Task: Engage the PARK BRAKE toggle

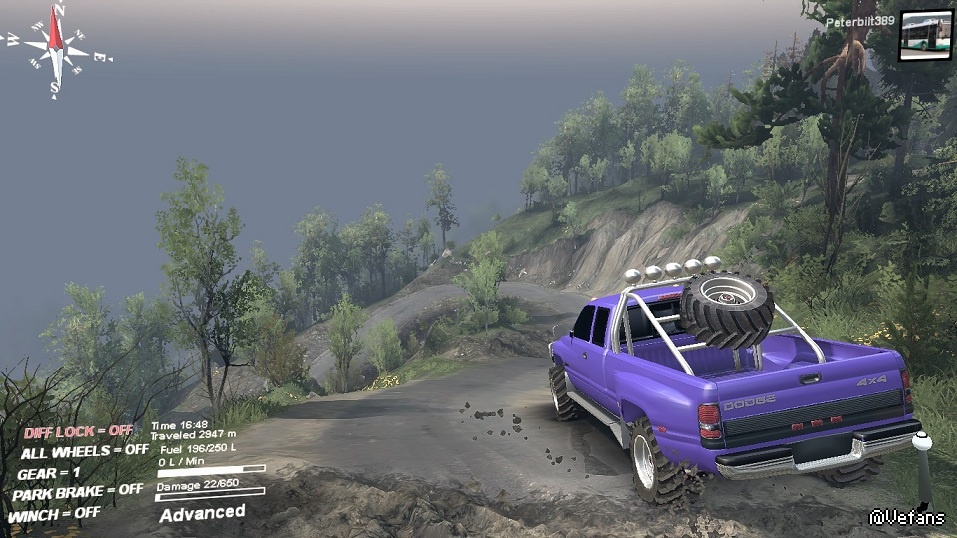Action: (77, 492)
